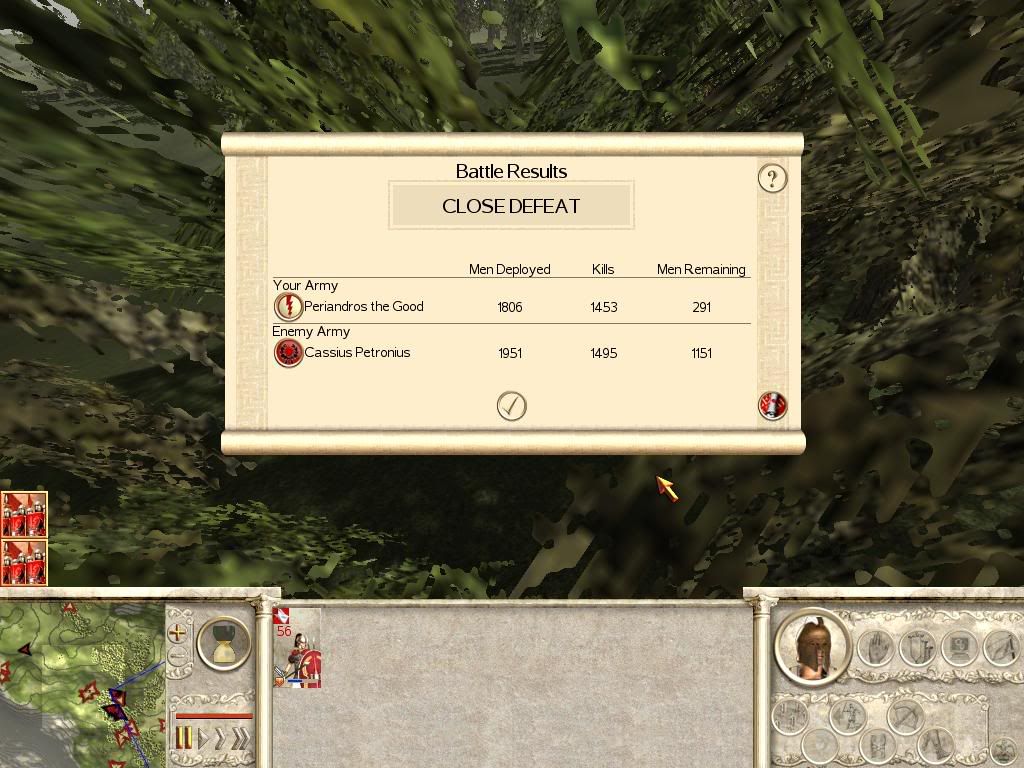Image resolution: width=1024 pixels, height=768 pixels.
Task: Set battle speed to triple arrow fastest
Action: [241, 740]
